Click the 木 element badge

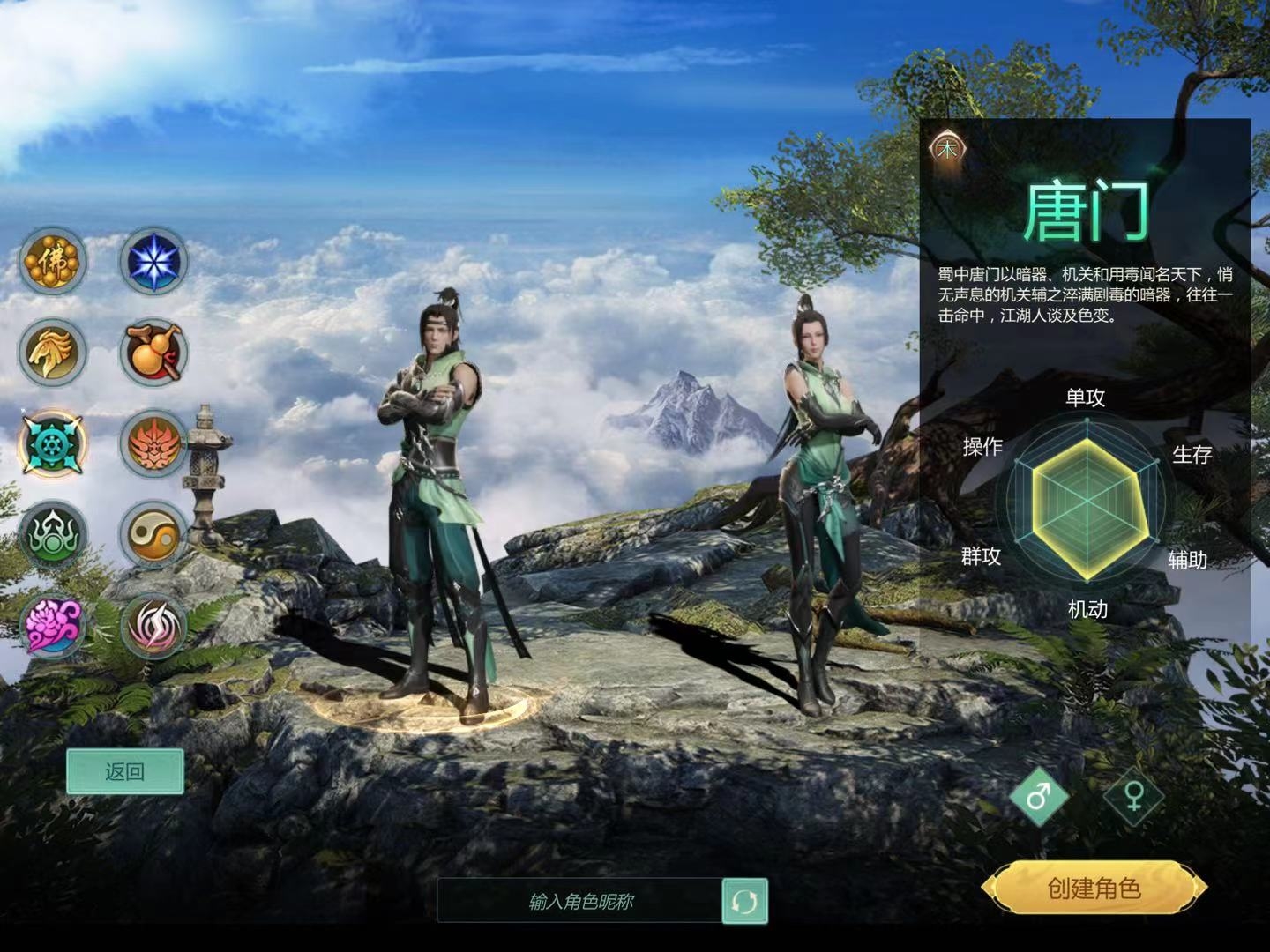click(x=947, y=149)
